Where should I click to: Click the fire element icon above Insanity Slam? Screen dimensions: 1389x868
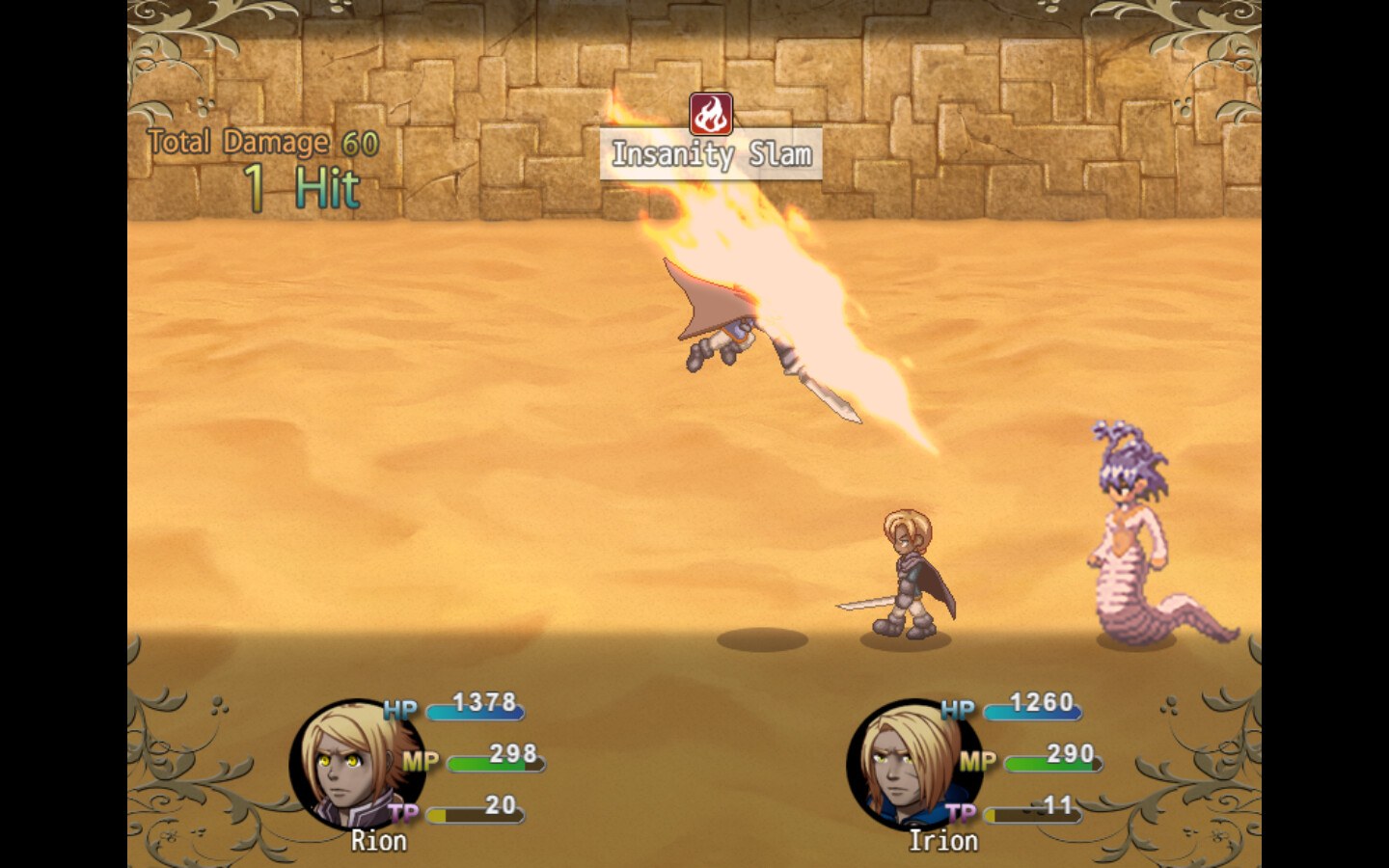click(x=711, y=115)
